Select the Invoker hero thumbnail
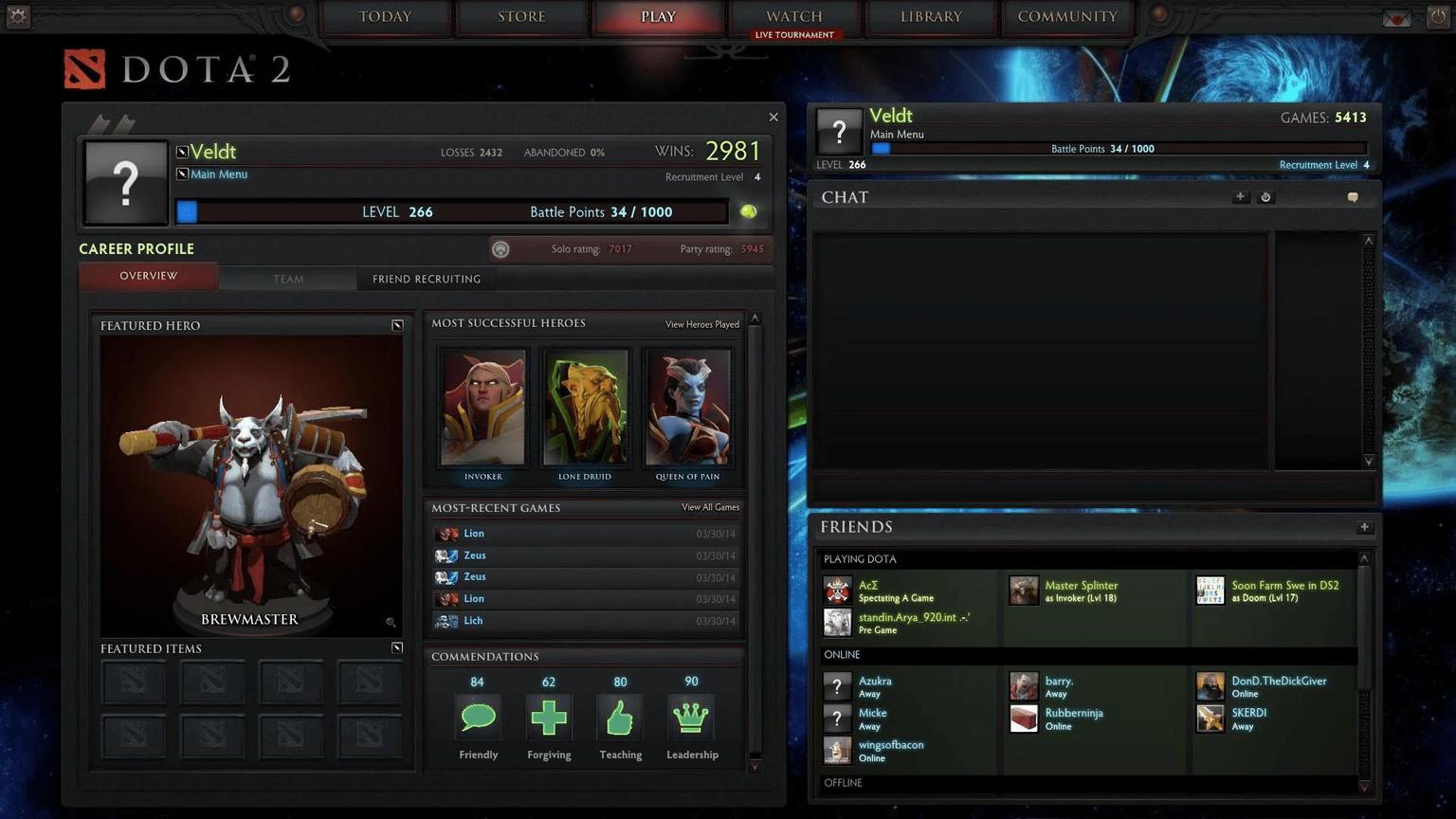This screenshot has height=819, width=1456. tap(482, 406)
